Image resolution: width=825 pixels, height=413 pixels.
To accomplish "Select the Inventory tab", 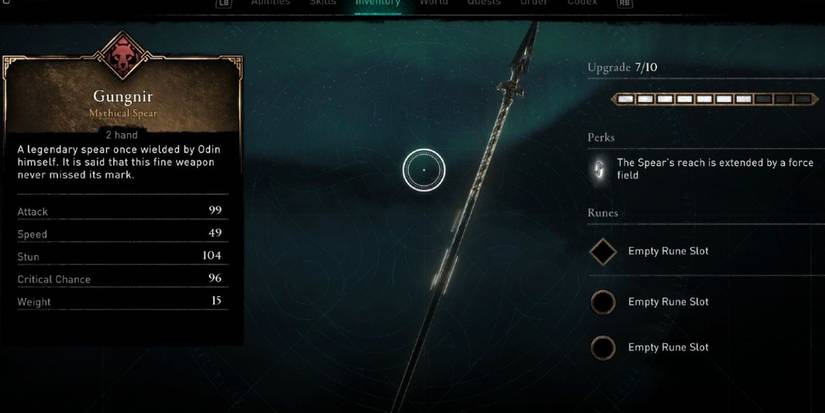I will [378, 3].
